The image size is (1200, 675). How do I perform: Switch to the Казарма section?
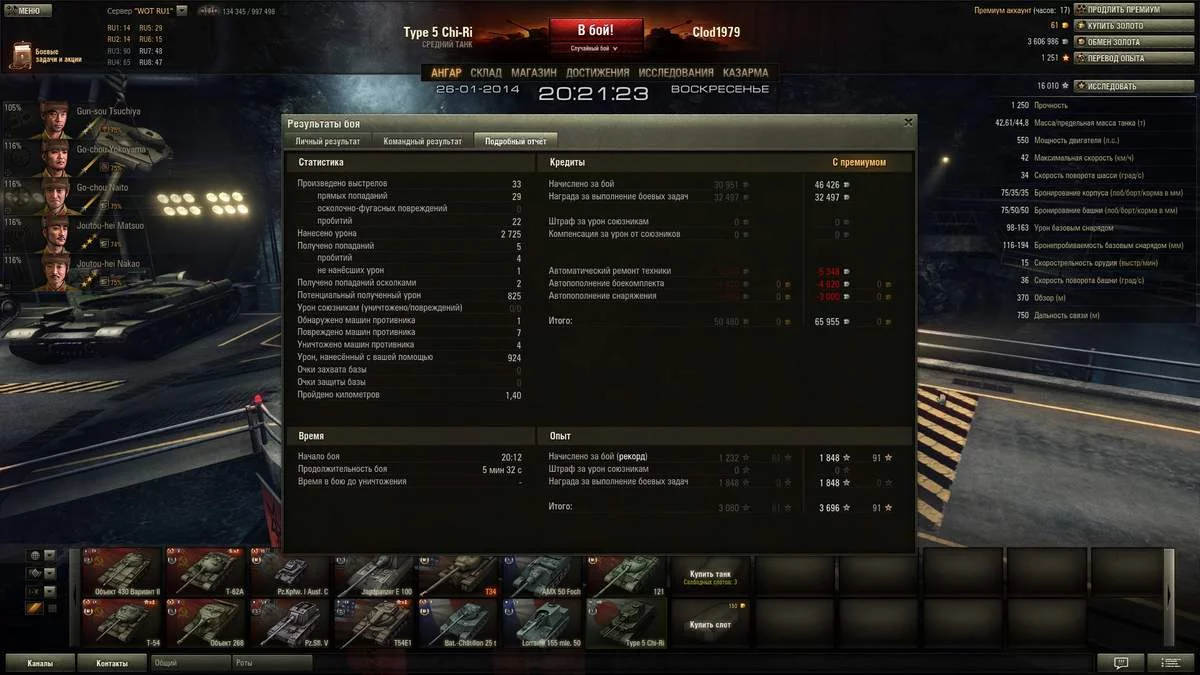[745, 73]
